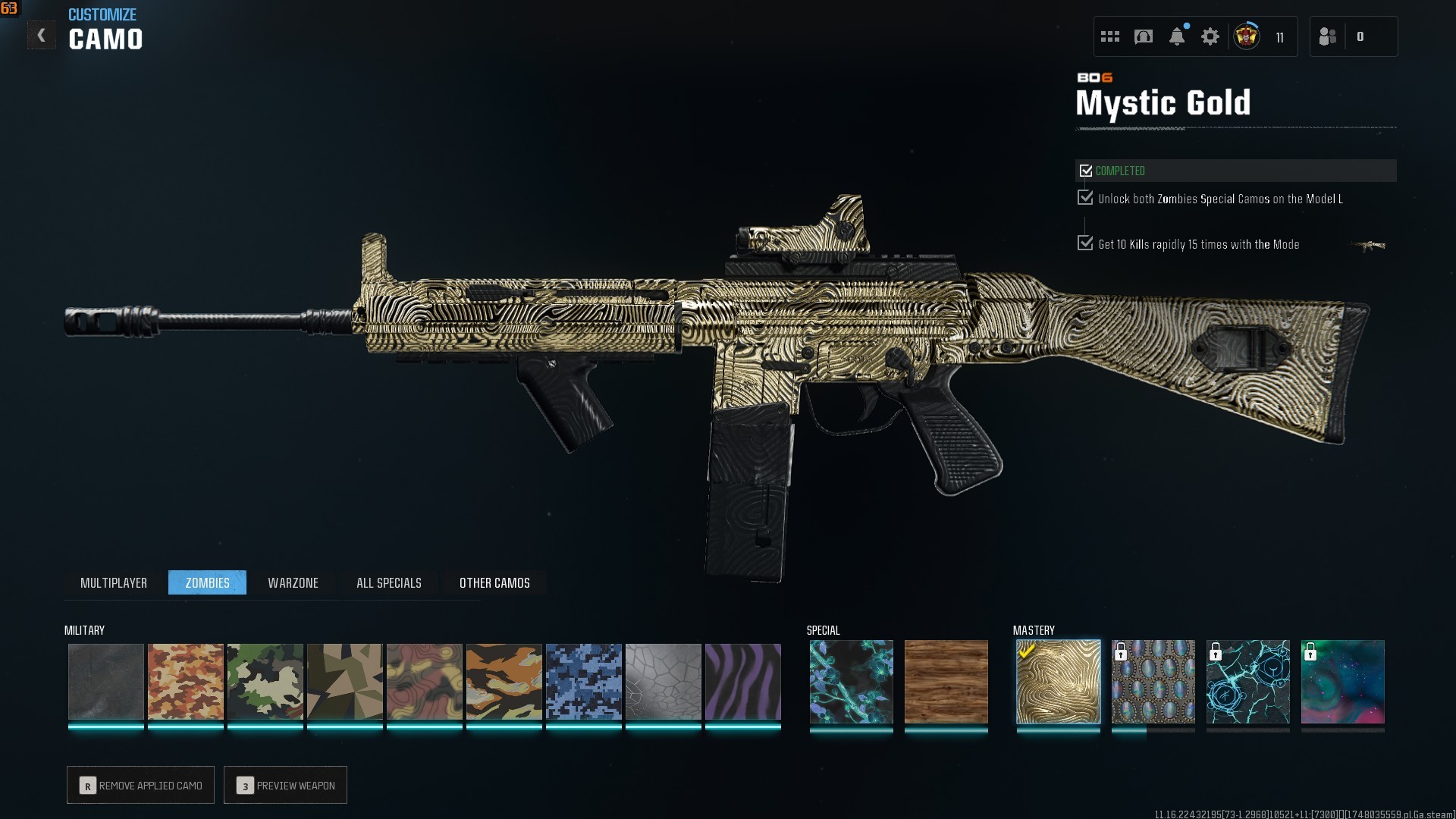Remove the applied camo
Image resolution: width=1456 pixels, height=819 pixels.
140,785
